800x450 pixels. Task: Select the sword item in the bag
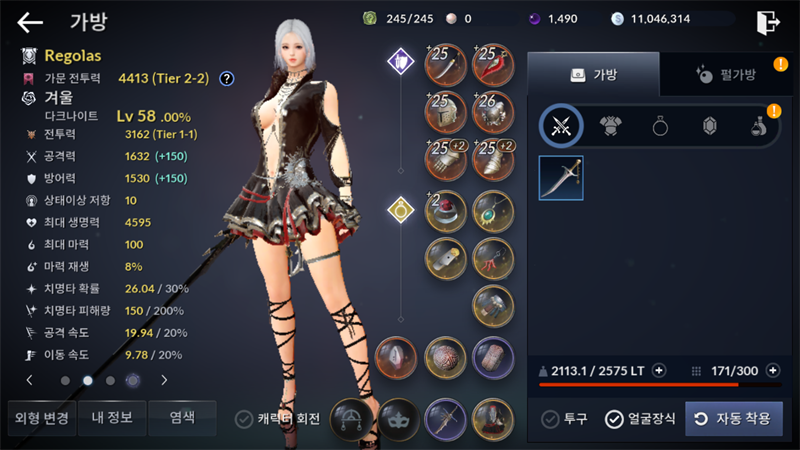coord(561,178)
